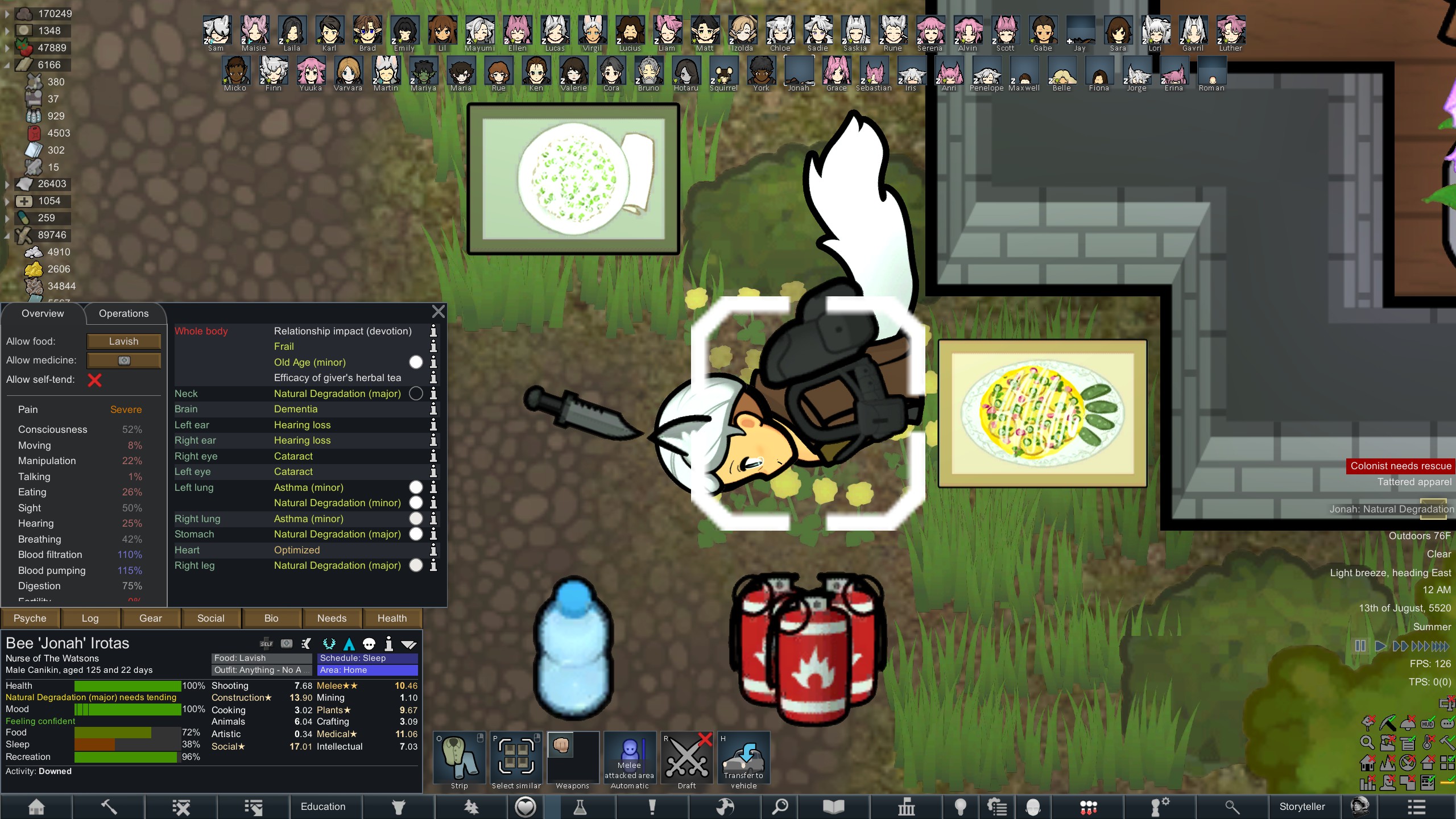Switch to the Operations tab

(123, 313)
